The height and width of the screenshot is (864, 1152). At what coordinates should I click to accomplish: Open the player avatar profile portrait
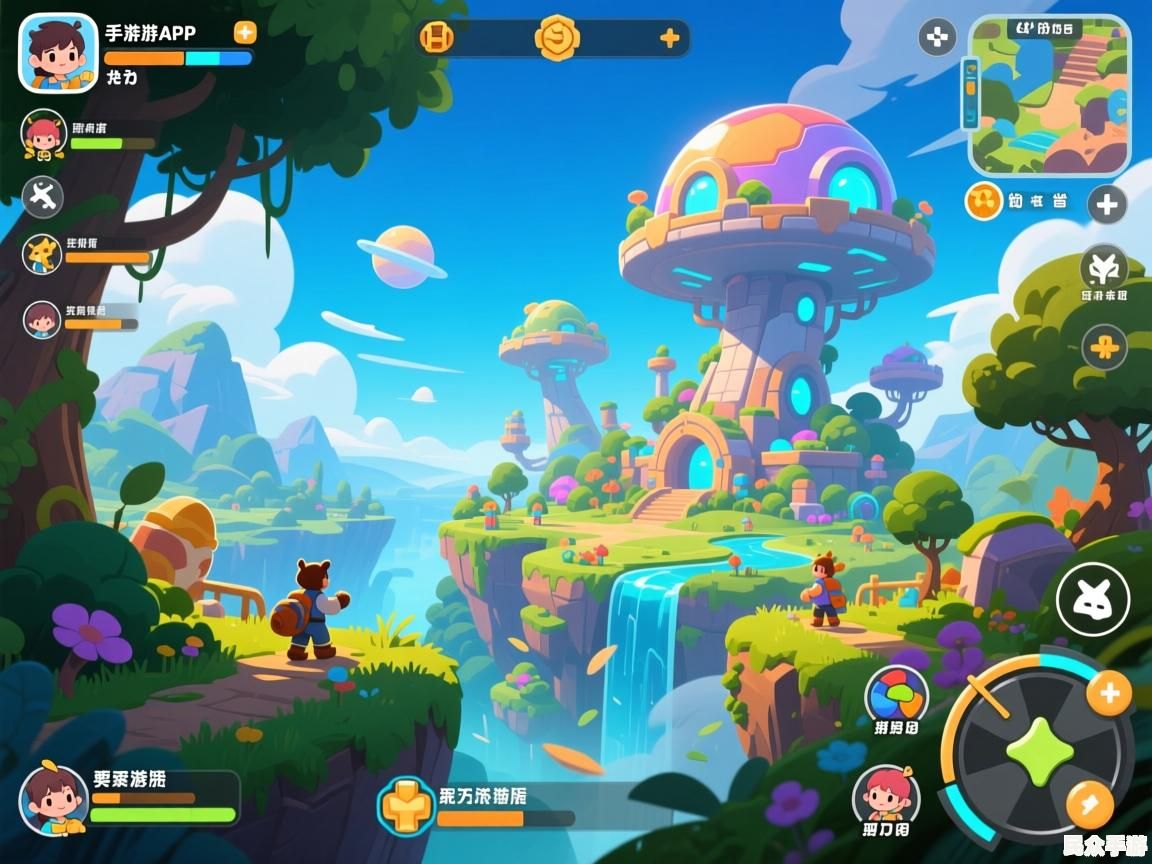pyautogui.click(x=58, y=53)
